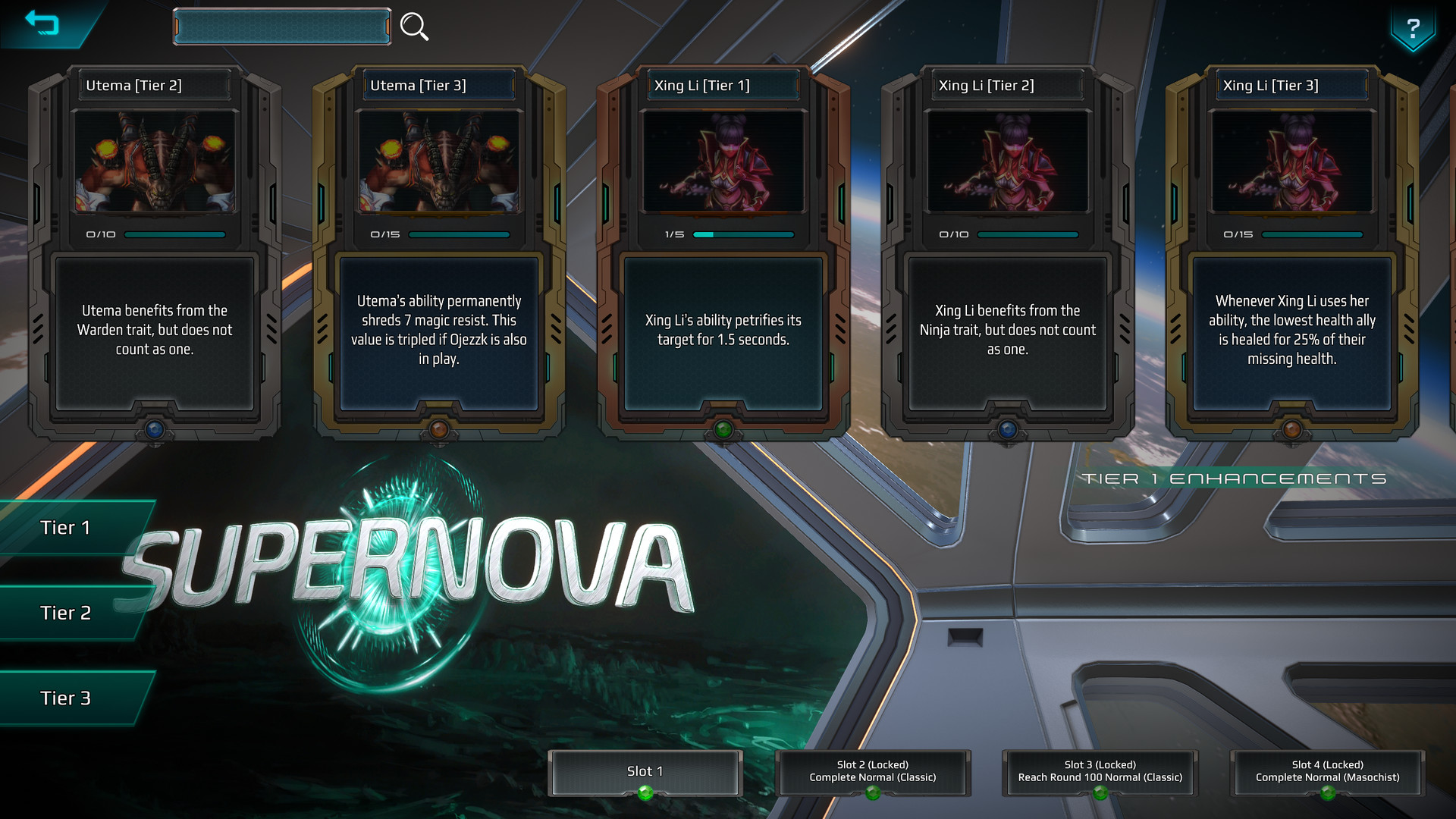Click inside the search input field
The width and height of the screenshot is (1456, 819).
[x=282, y=25]
